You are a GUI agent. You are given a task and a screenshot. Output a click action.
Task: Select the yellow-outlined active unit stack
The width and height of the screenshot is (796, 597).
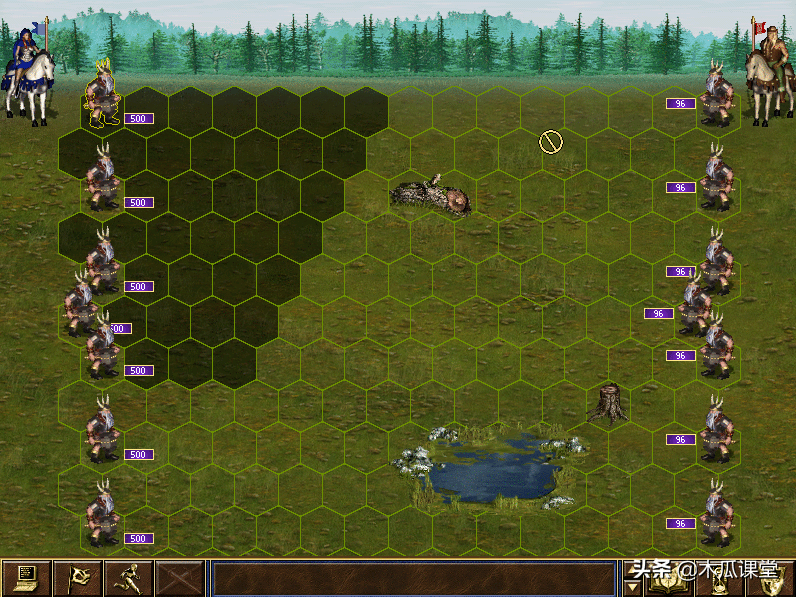(100, 93)
